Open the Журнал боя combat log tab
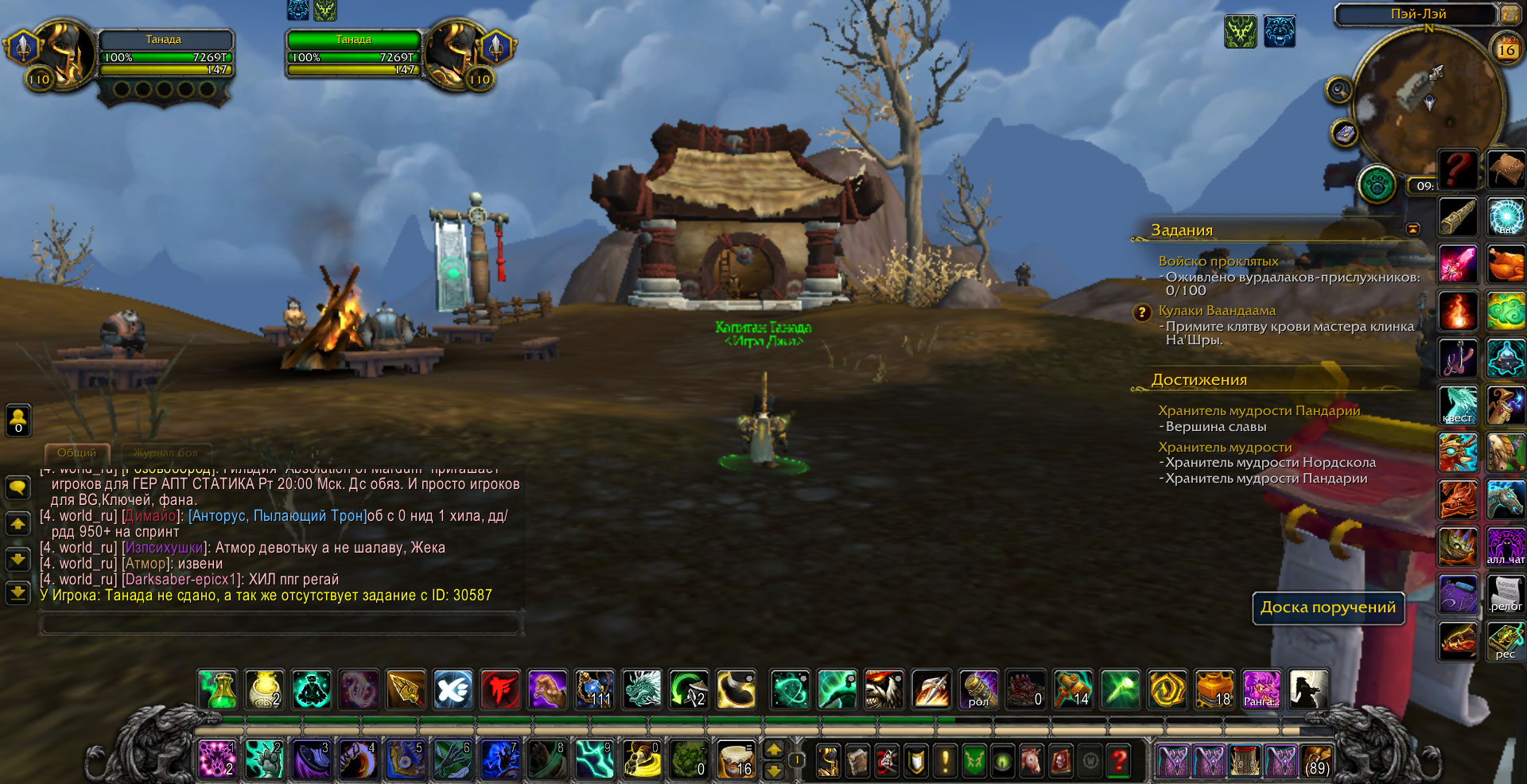 [165, 452]
